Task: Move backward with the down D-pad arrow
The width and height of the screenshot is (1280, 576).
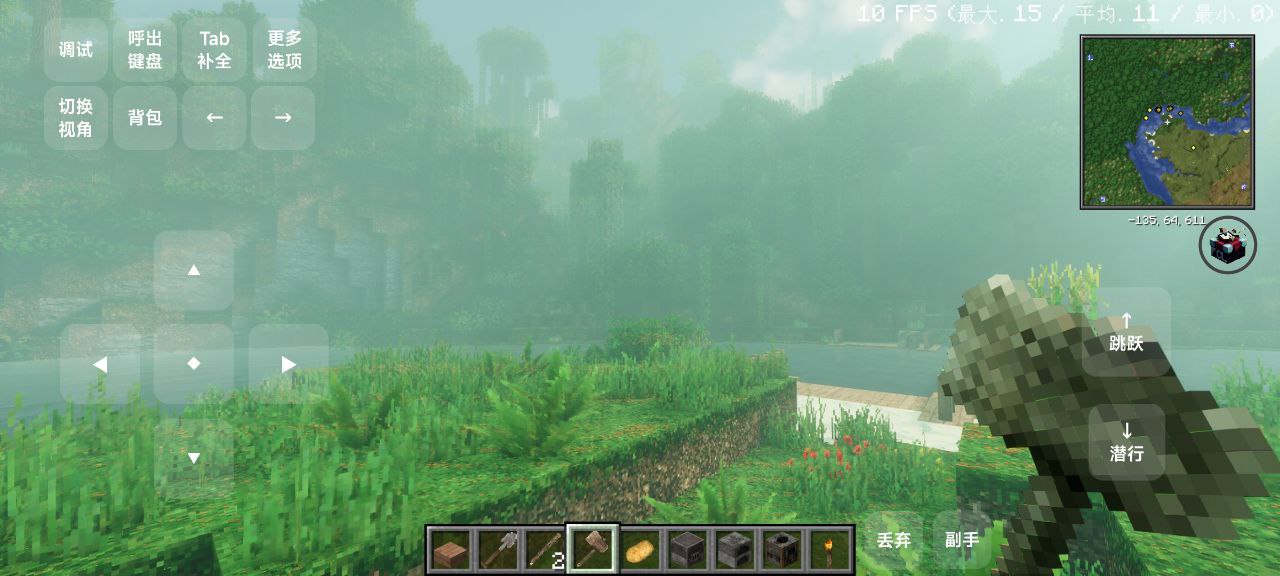Action: [x=194, y=458]
